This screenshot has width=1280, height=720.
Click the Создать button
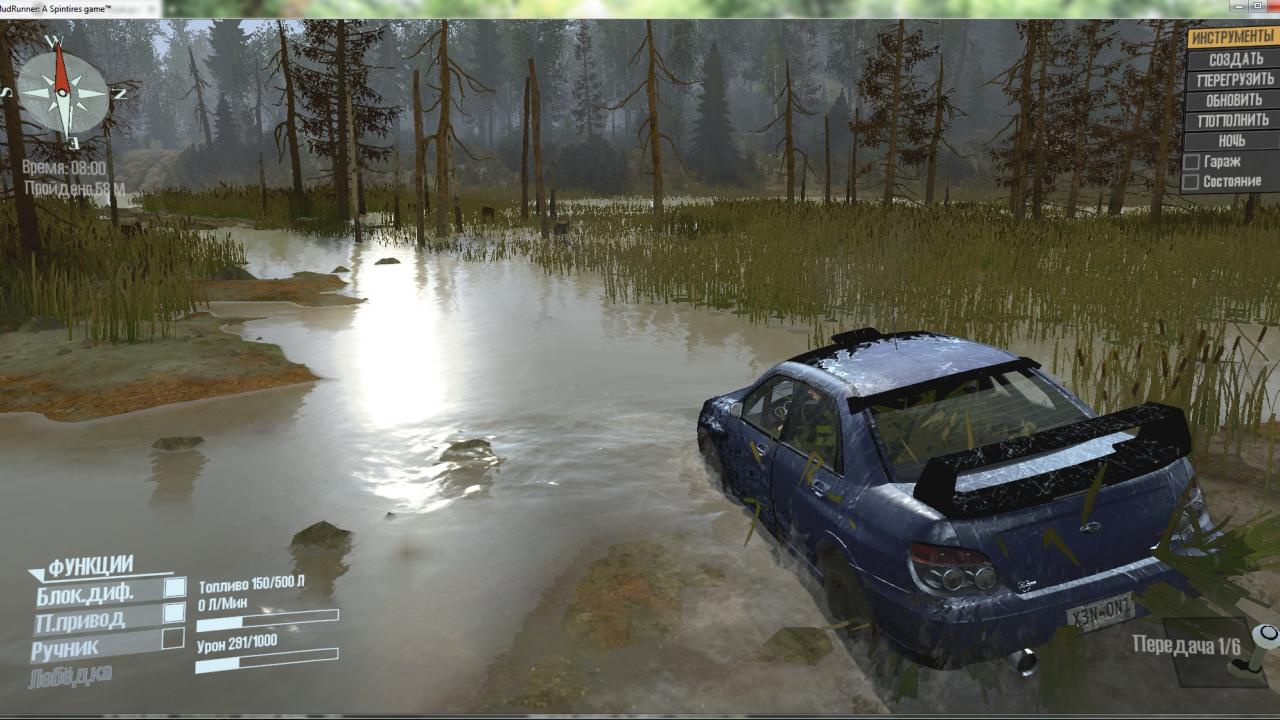1235,59
